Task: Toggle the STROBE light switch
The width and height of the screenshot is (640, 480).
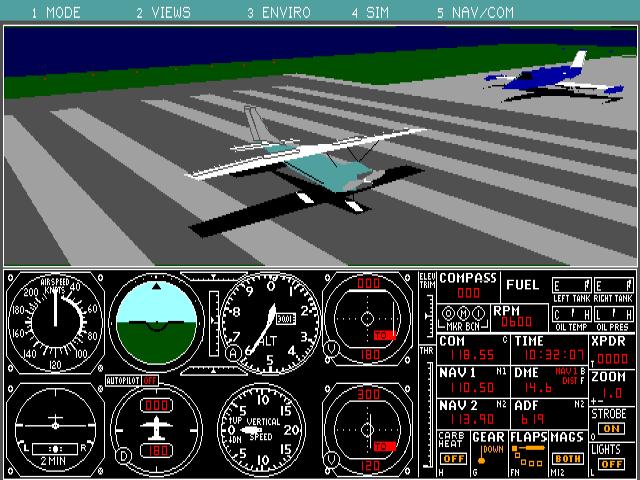Action: point(611,428)
